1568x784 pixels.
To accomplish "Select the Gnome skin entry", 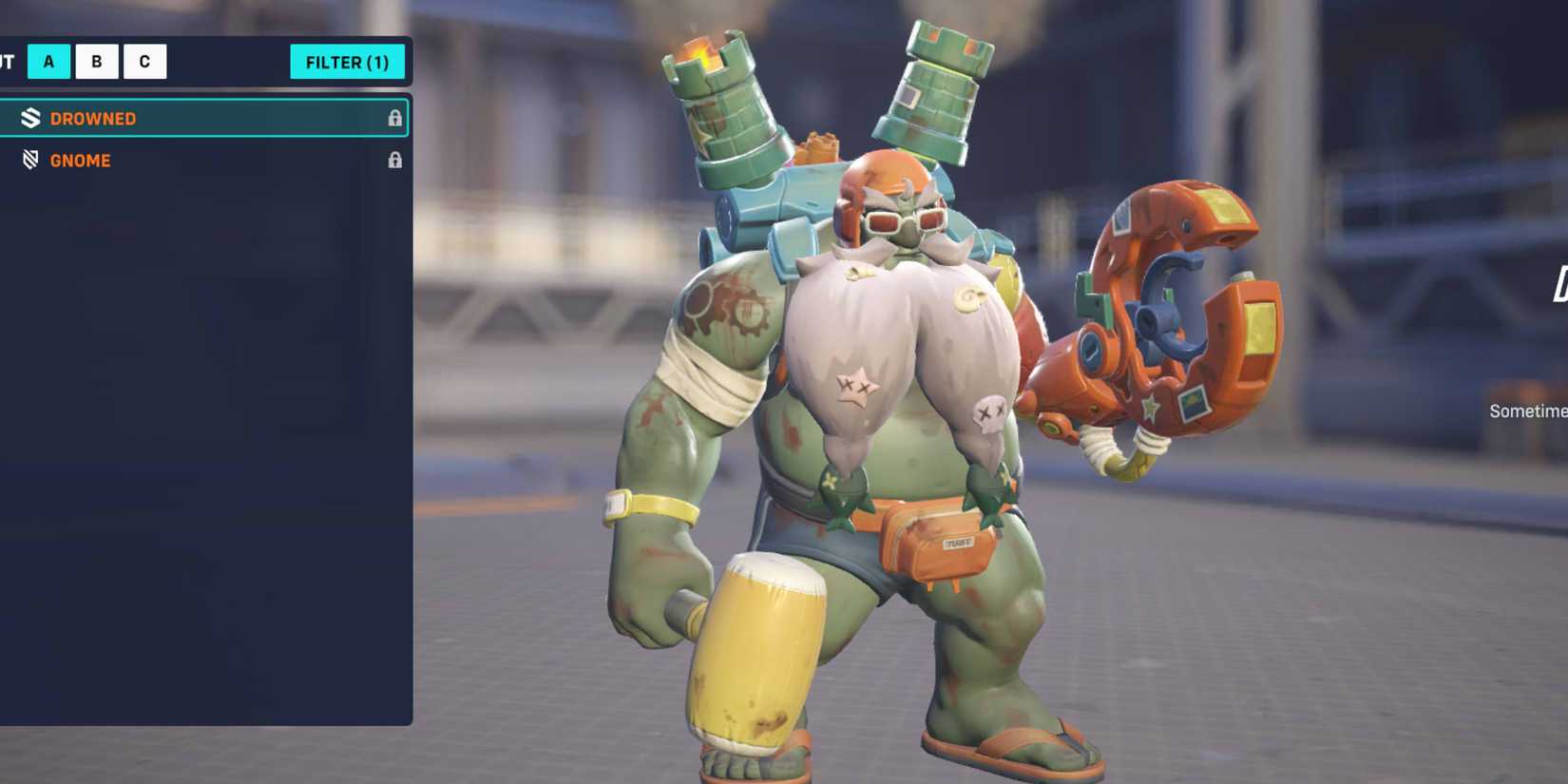I will tap(143, 160).
